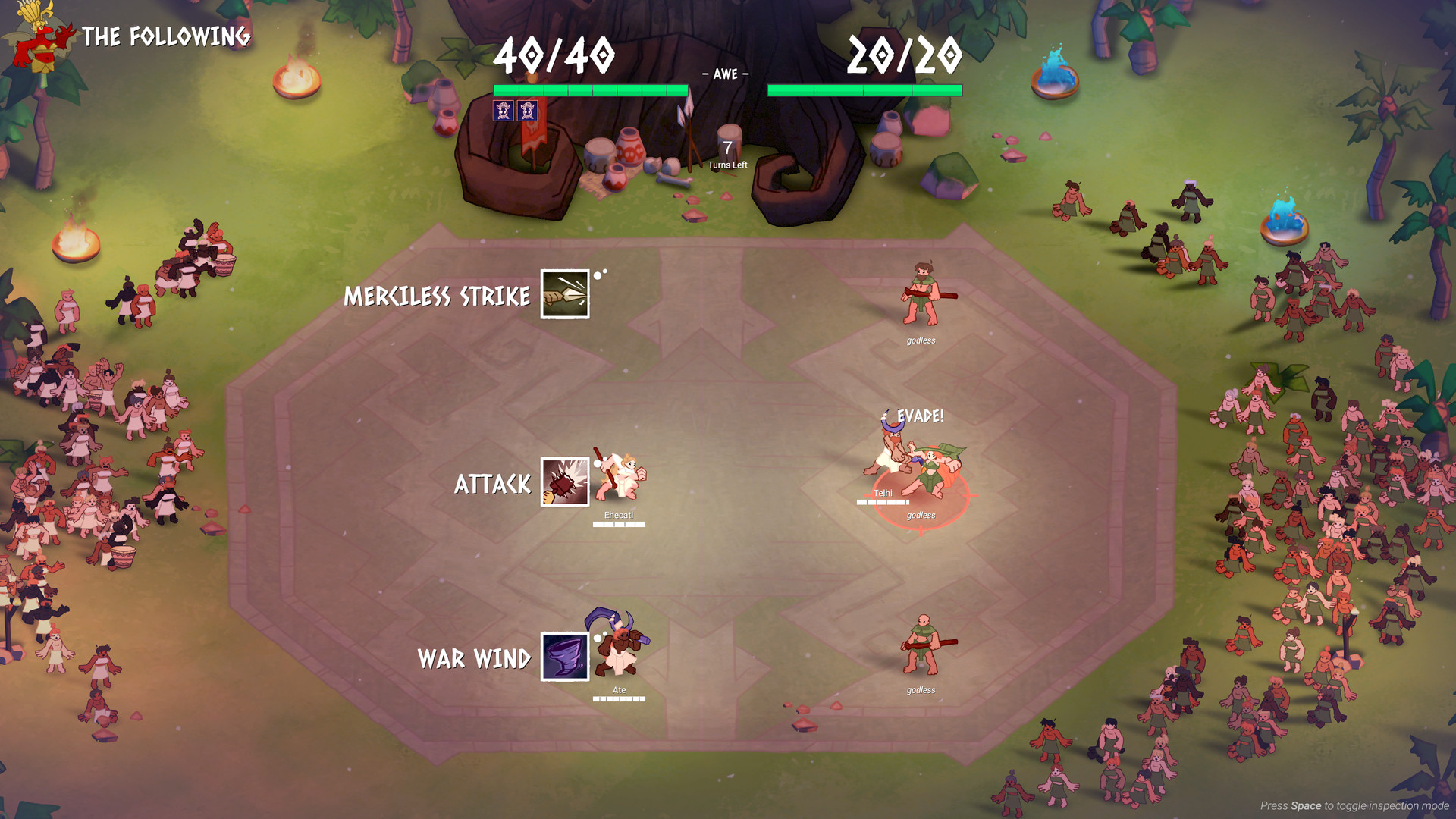Click THE FOLLOWING title label

tap(167, 35)
